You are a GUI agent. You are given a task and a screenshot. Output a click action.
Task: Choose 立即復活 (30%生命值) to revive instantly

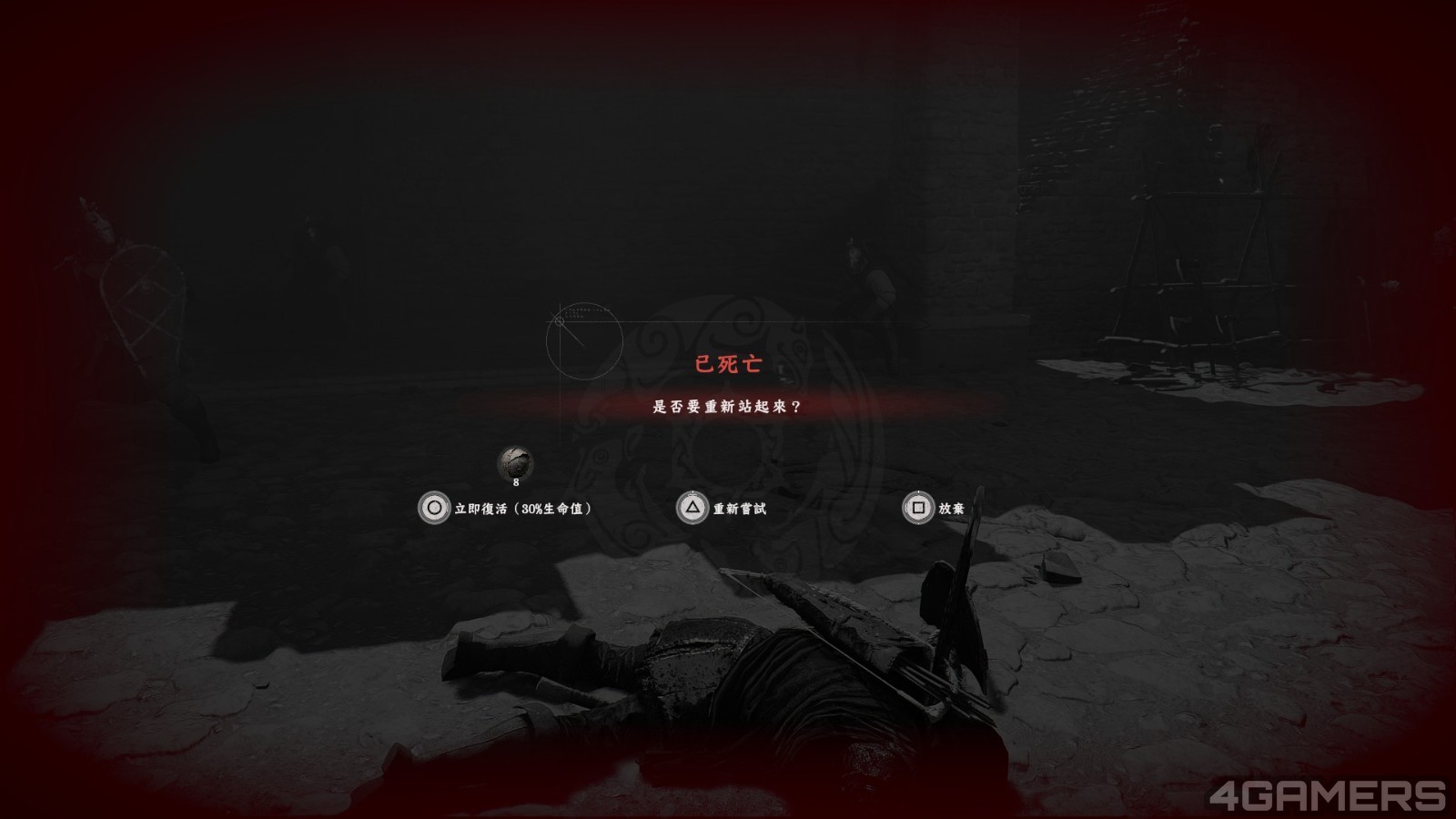click(x=506, y=508)
